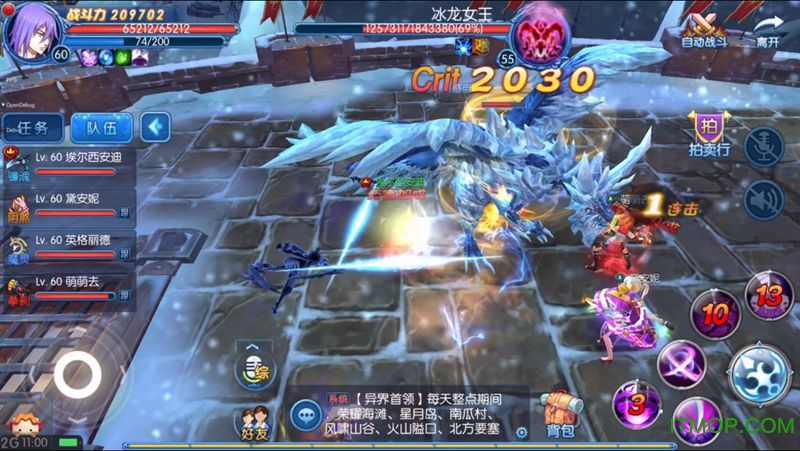The image size is (800, 451).
Task: Switch to the 任务 quest tab
Action: tap(33, 127)
